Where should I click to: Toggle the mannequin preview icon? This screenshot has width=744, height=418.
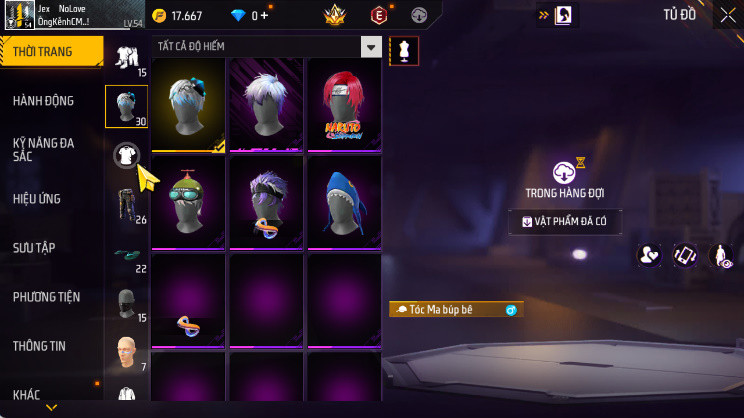point(404,50)
